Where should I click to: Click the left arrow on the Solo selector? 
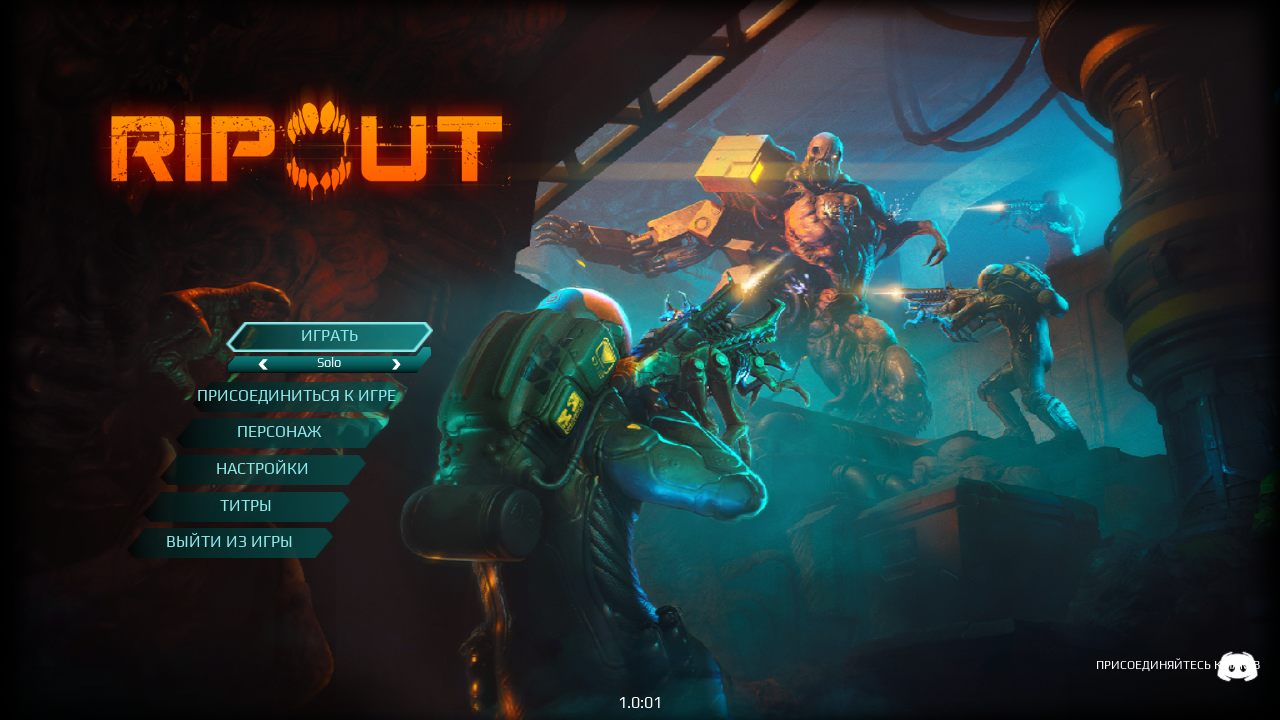263,364
